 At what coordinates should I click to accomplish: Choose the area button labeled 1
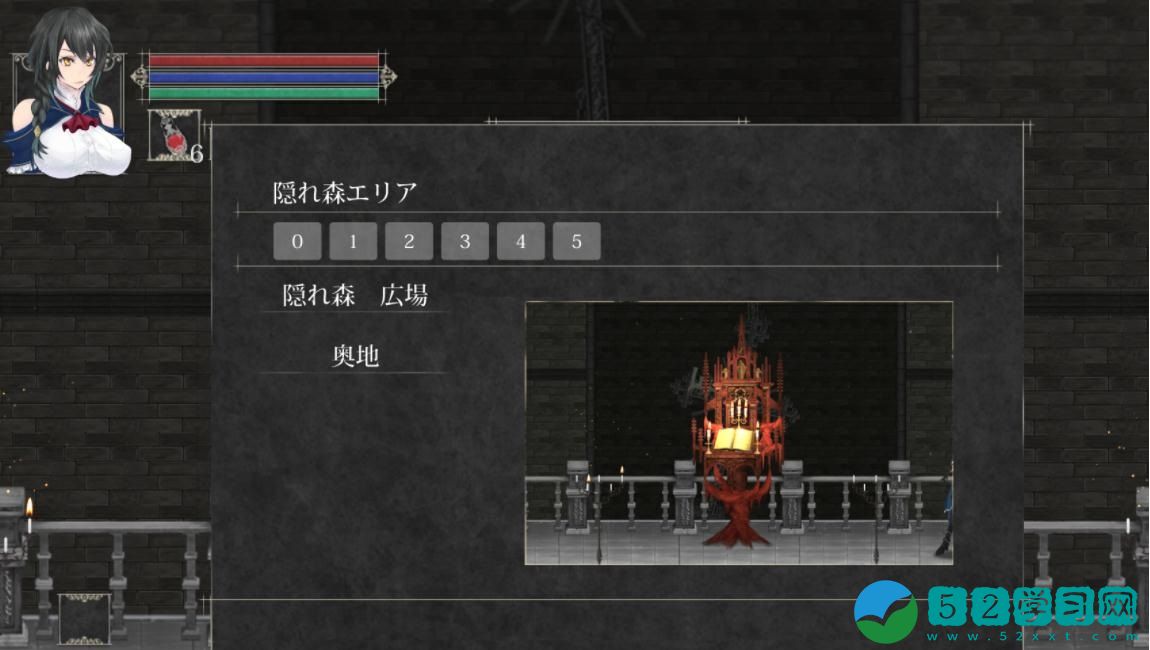(353, 242)
